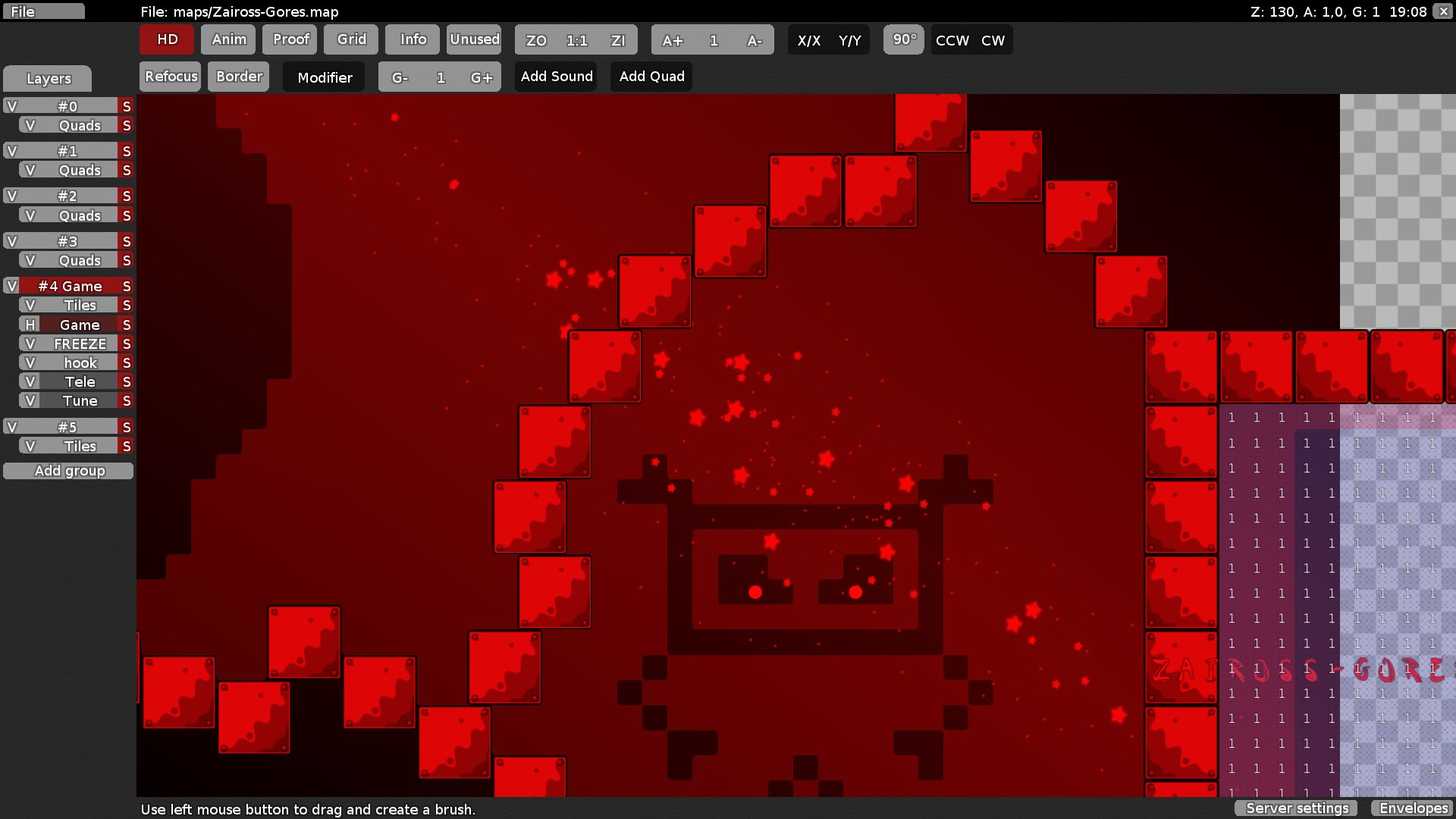Select the FREEZE layer

point(79,344)
